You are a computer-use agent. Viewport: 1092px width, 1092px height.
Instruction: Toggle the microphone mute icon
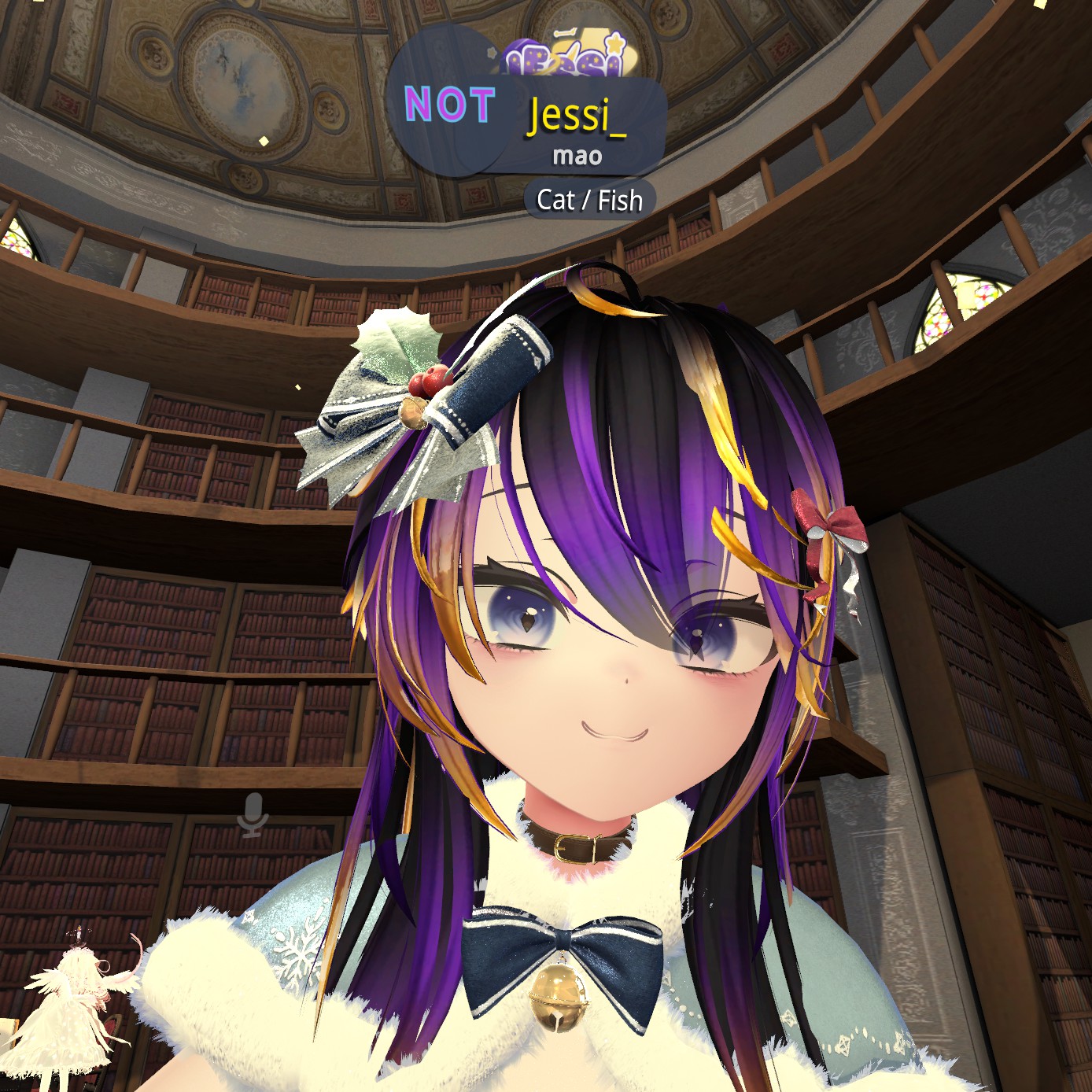point(253,814)
